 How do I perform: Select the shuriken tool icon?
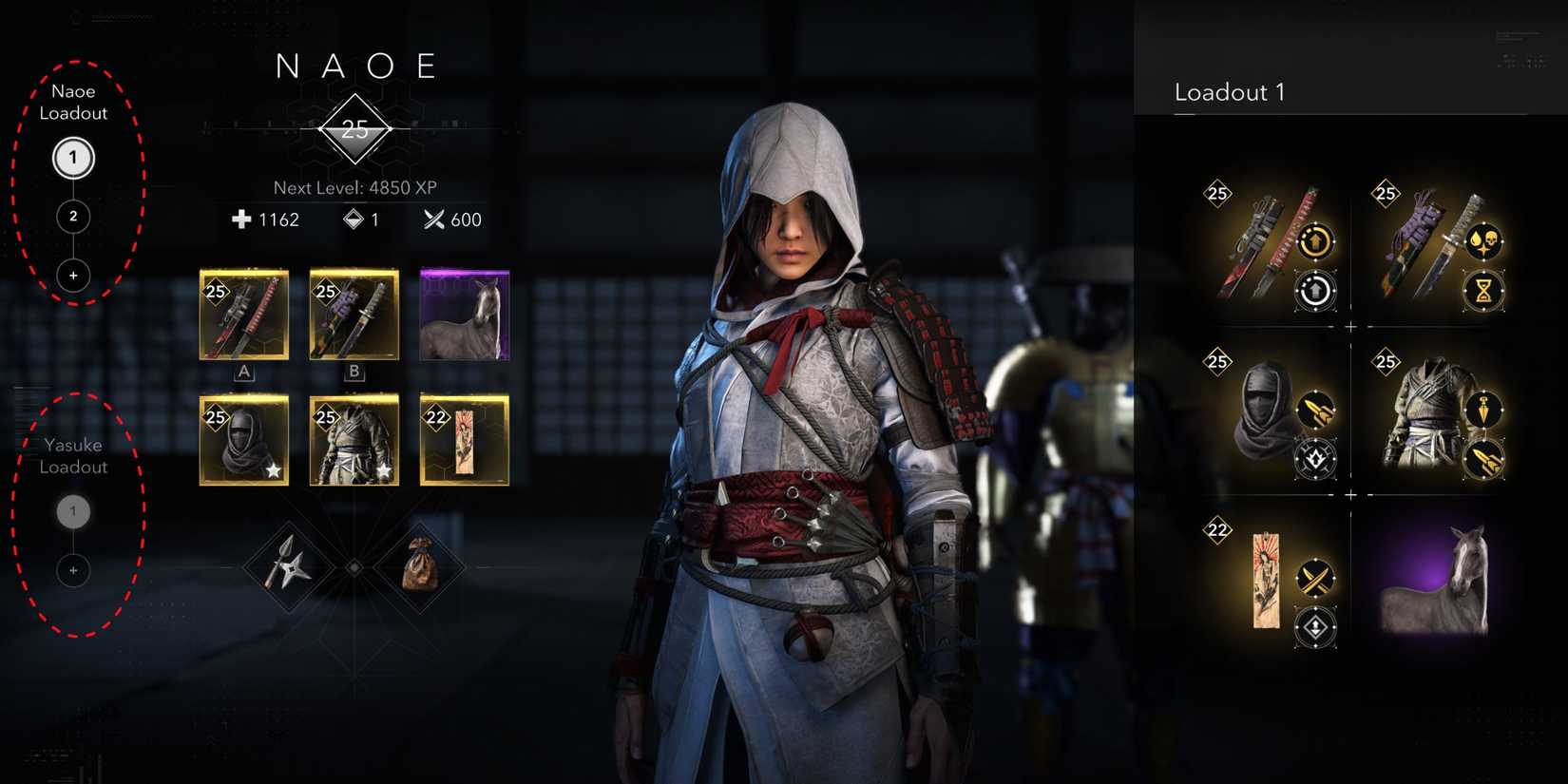click(293, 568)
